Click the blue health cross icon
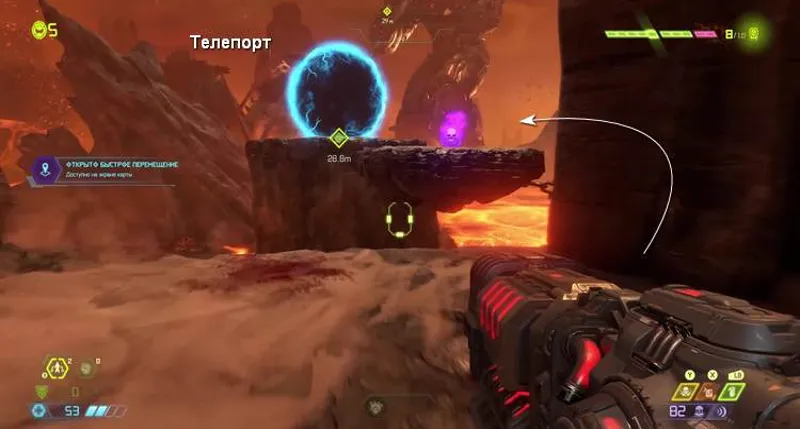This screenshot has height=429, width=800. point(39,410)
